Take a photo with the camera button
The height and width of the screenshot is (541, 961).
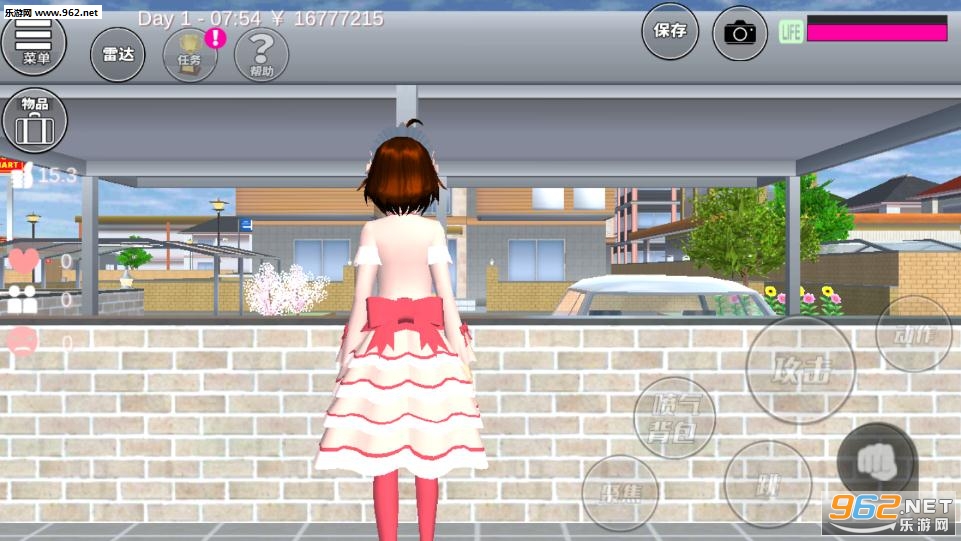[740, 33]
